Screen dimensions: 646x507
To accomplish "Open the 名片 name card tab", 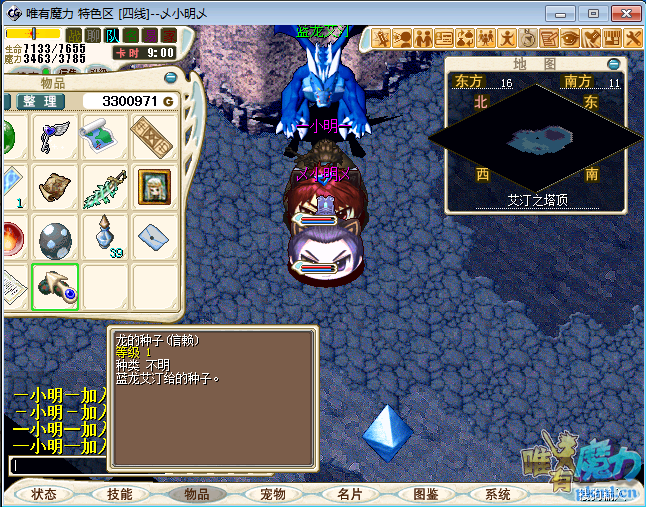I will [x=349, y=494].
